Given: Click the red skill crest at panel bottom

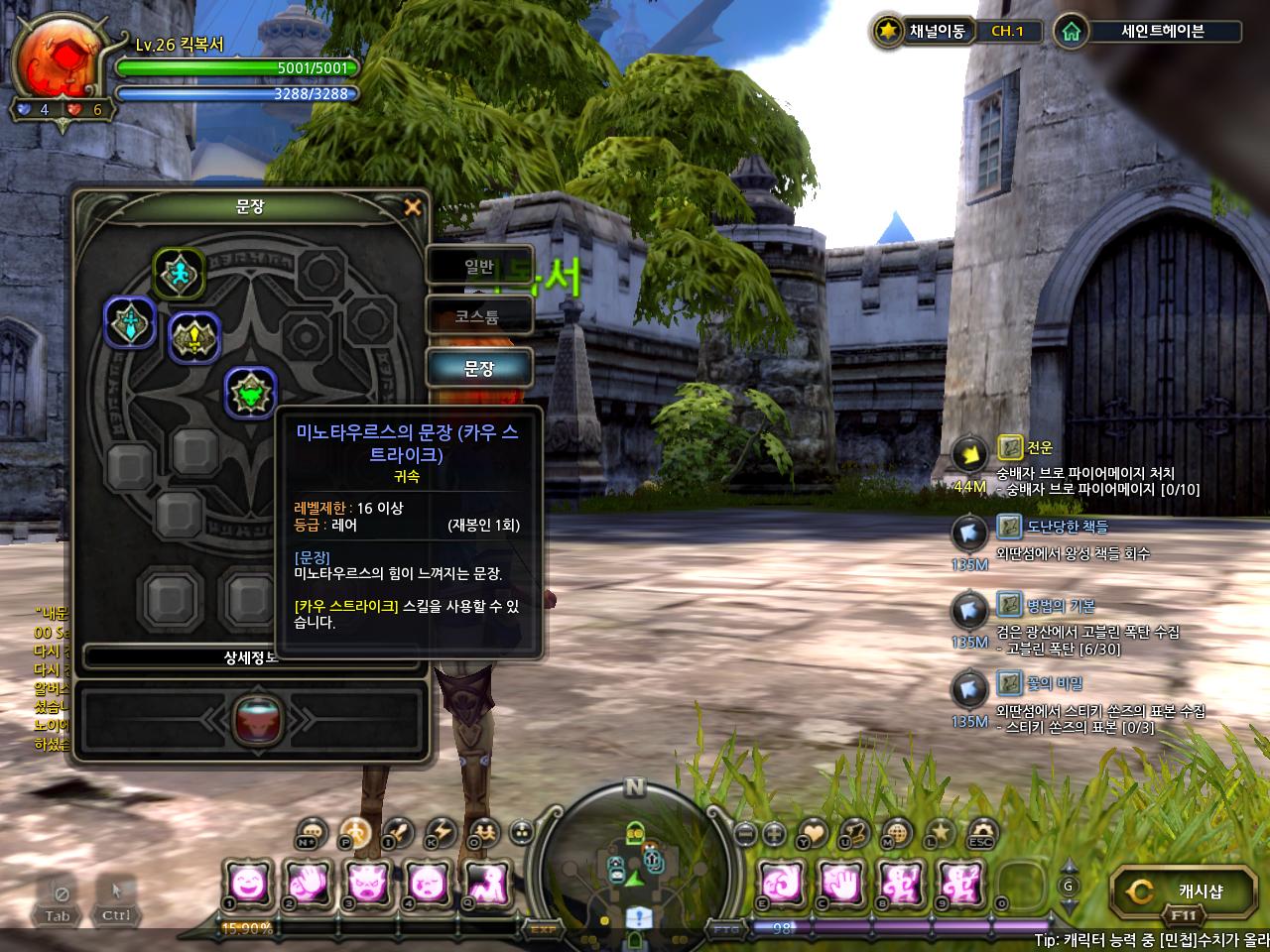Looking at the screenshot, I should coord(258,721).
